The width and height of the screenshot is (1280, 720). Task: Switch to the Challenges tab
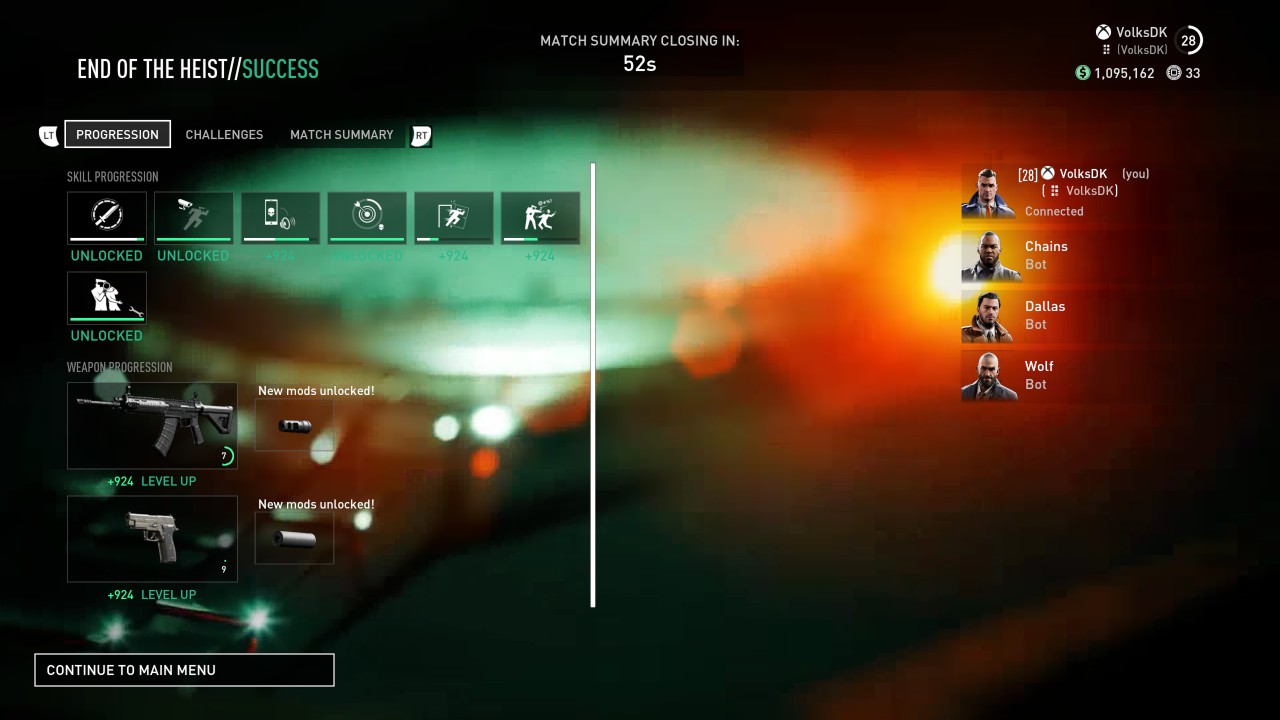point(224,134)
